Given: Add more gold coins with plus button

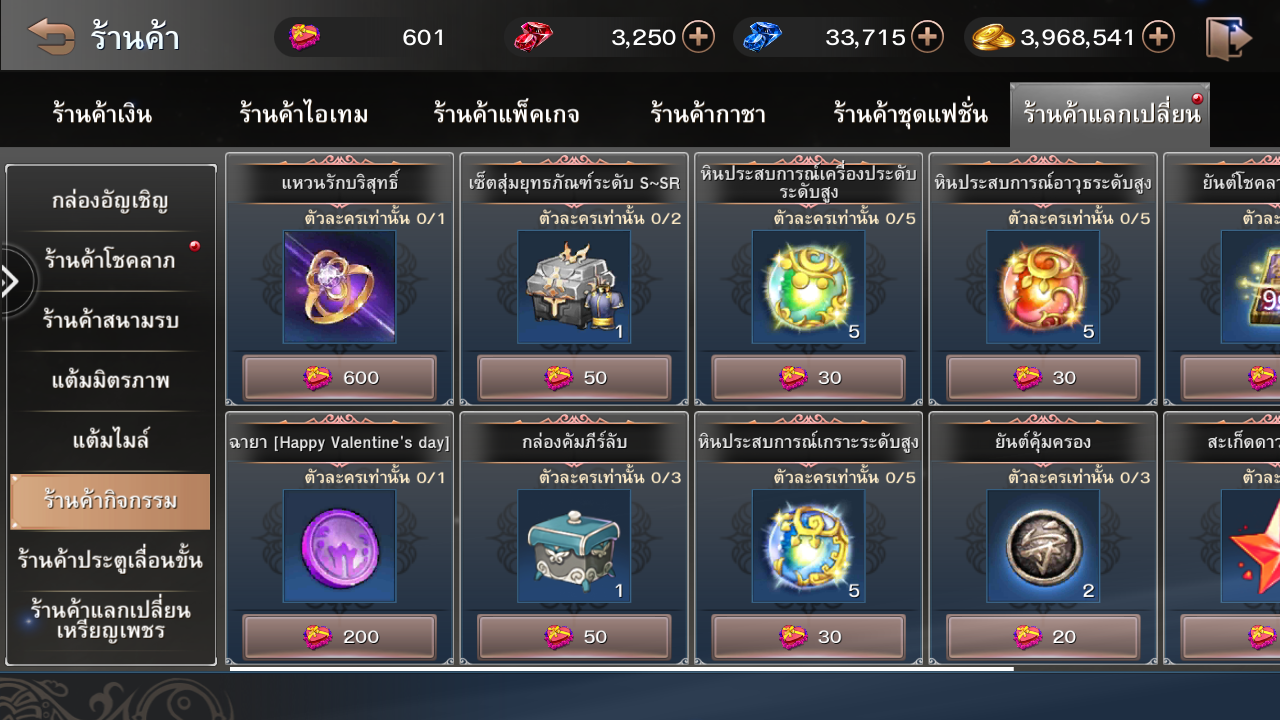Looking at the screenshot, I should click(x=1158, y=38).
